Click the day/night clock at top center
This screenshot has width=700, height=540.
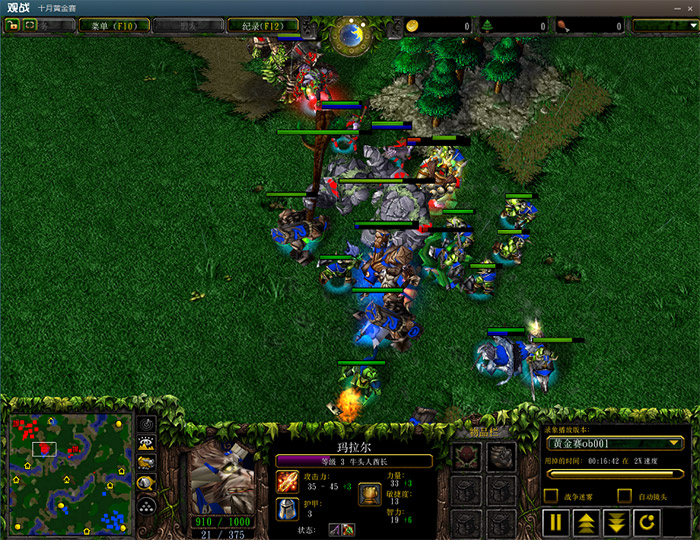(350, 34)
